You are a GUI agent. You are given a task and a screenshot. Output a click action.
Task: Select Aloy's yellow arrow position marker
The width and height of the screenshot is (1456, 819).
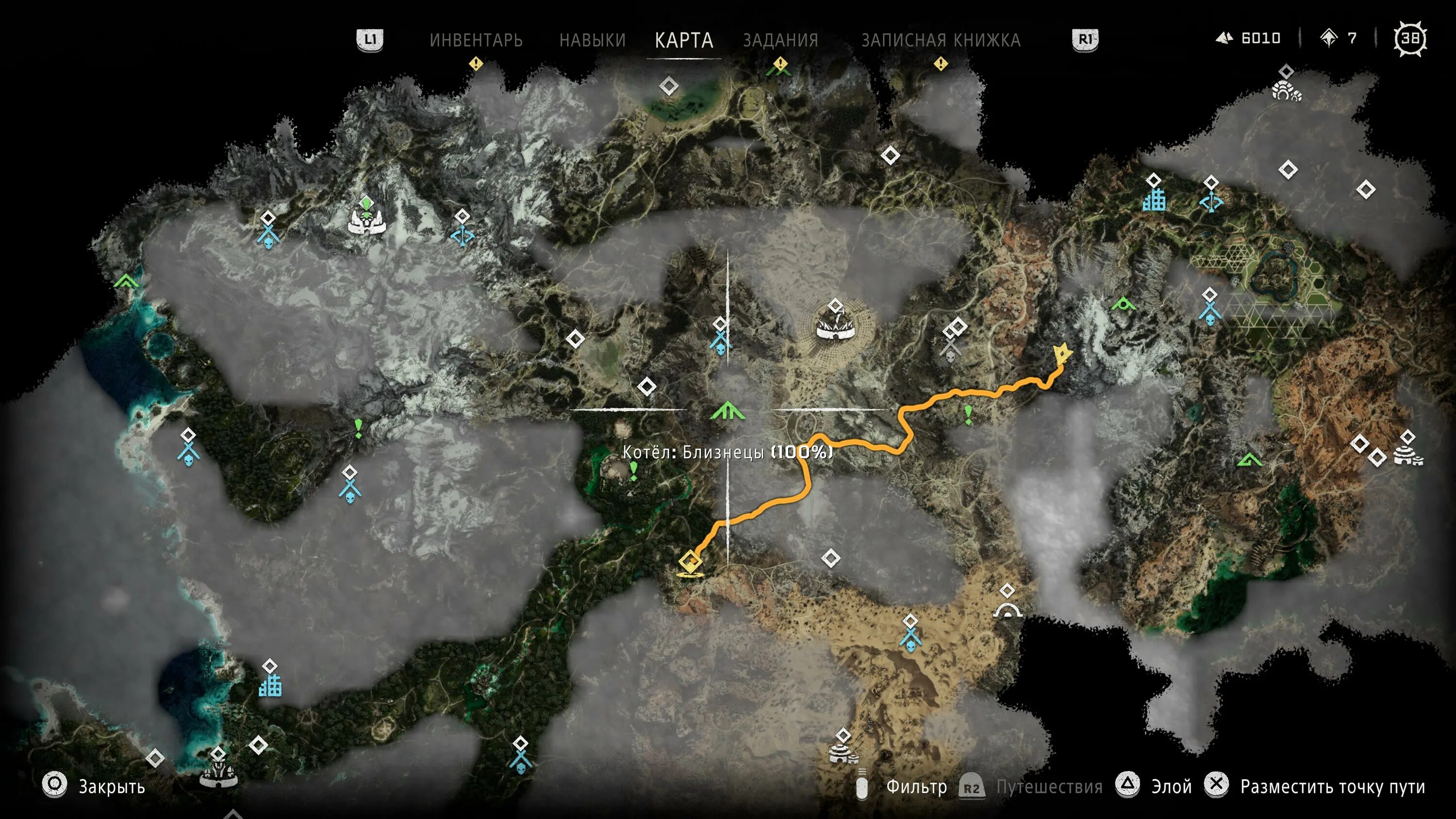(1063, 354)
